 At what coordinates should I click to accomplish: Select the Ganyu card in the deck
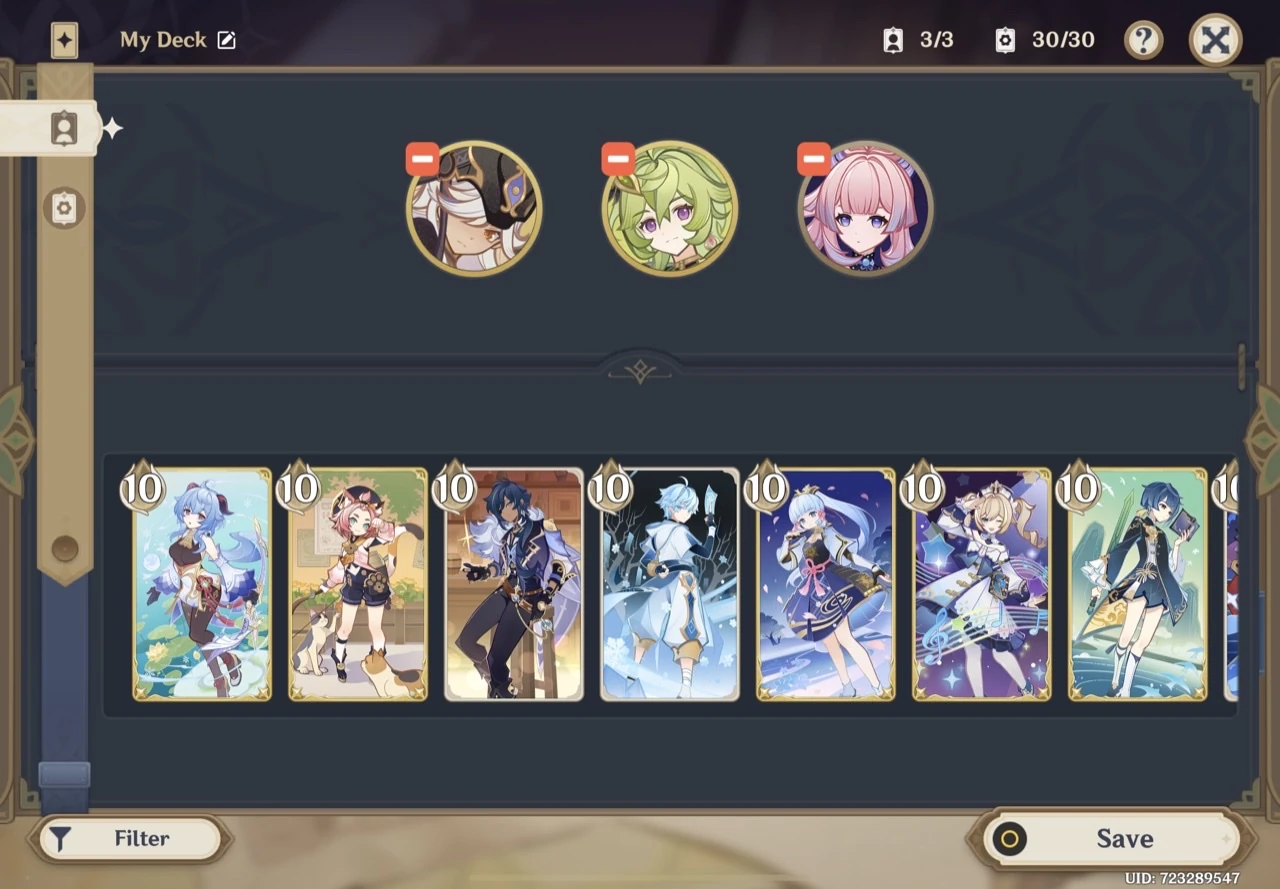(201, 585)
